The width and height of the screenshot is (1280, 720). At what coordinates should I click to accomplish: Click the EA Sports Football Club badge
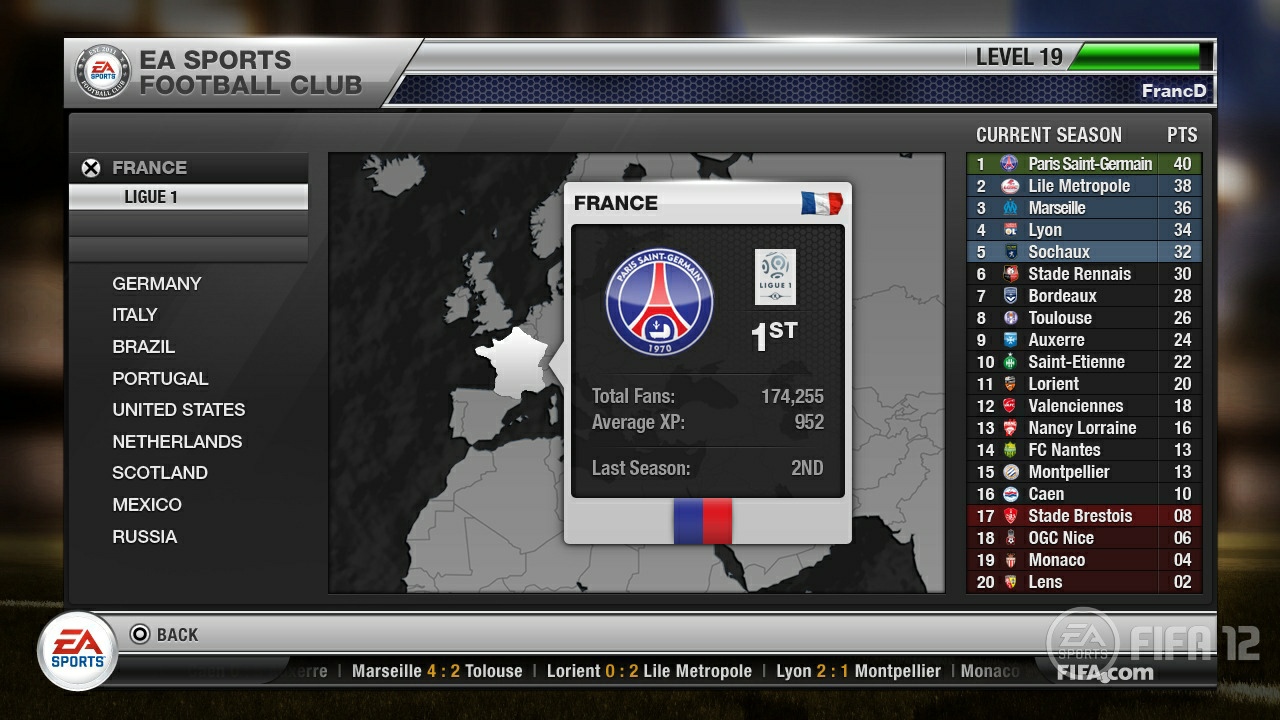coord(103,71)
